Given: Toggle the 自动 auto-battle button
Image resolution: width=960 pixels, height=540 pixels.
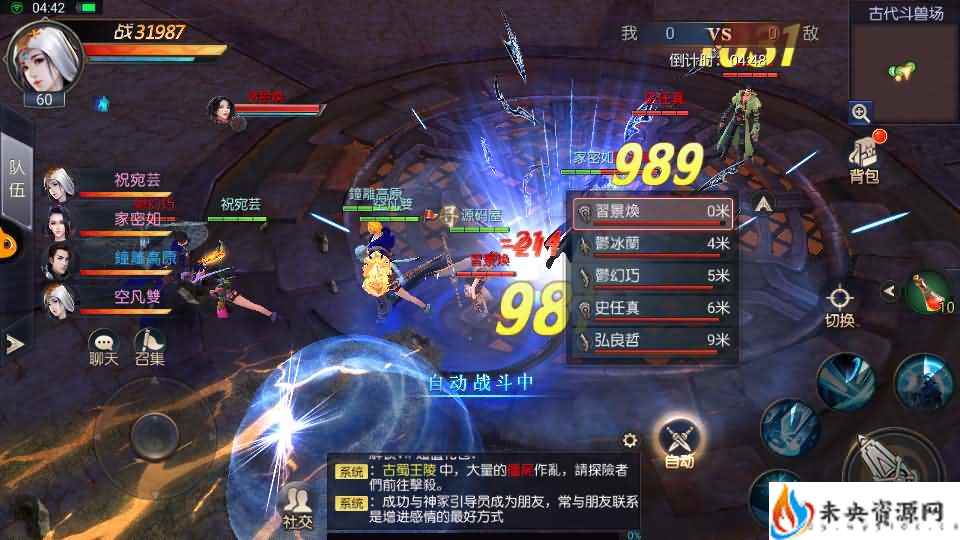Looking at the screenshot, I should [678, 440].
